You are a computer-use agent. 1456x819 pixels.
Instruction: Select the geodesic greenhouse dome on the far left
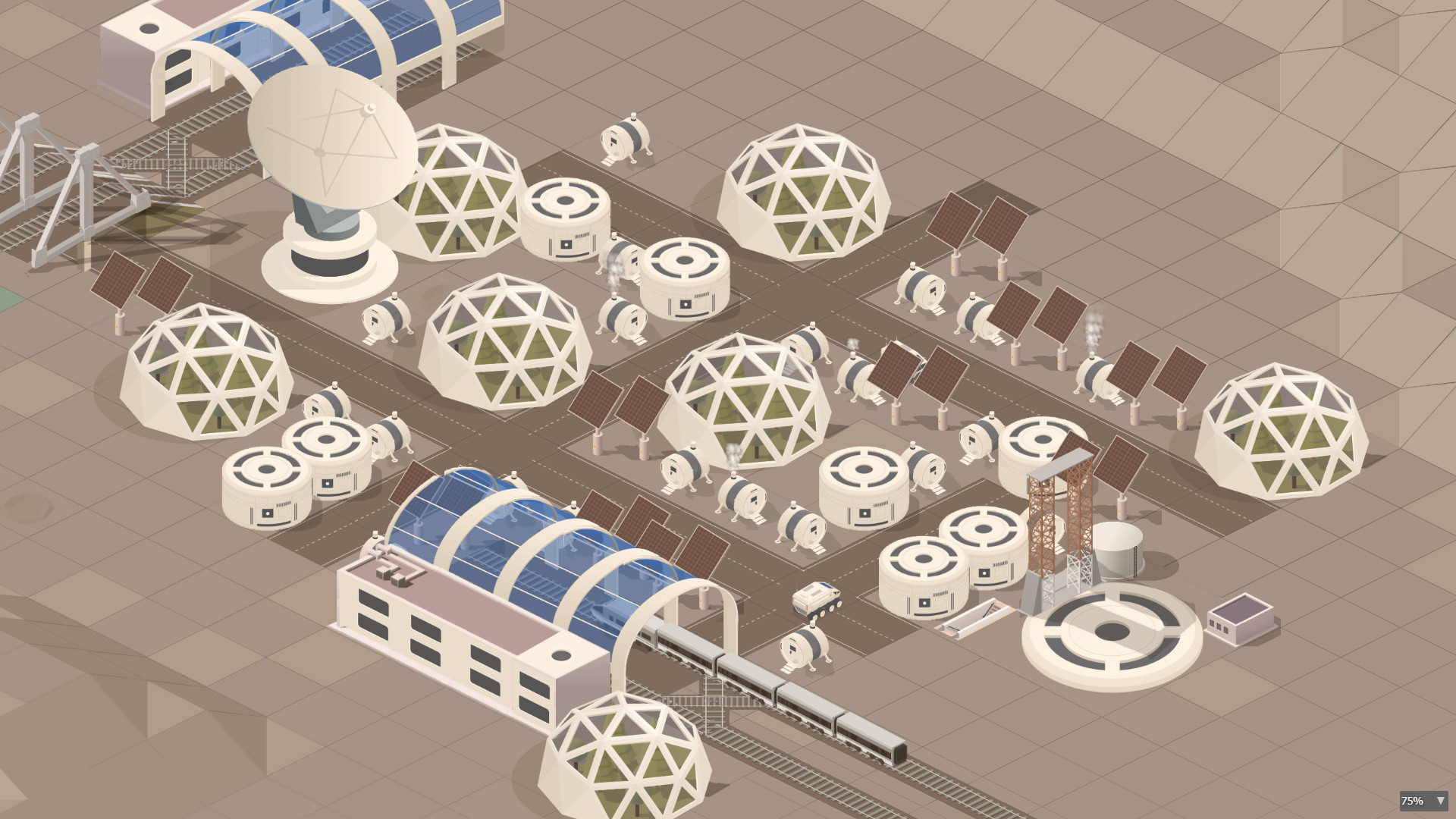click(x=209, y=372)
